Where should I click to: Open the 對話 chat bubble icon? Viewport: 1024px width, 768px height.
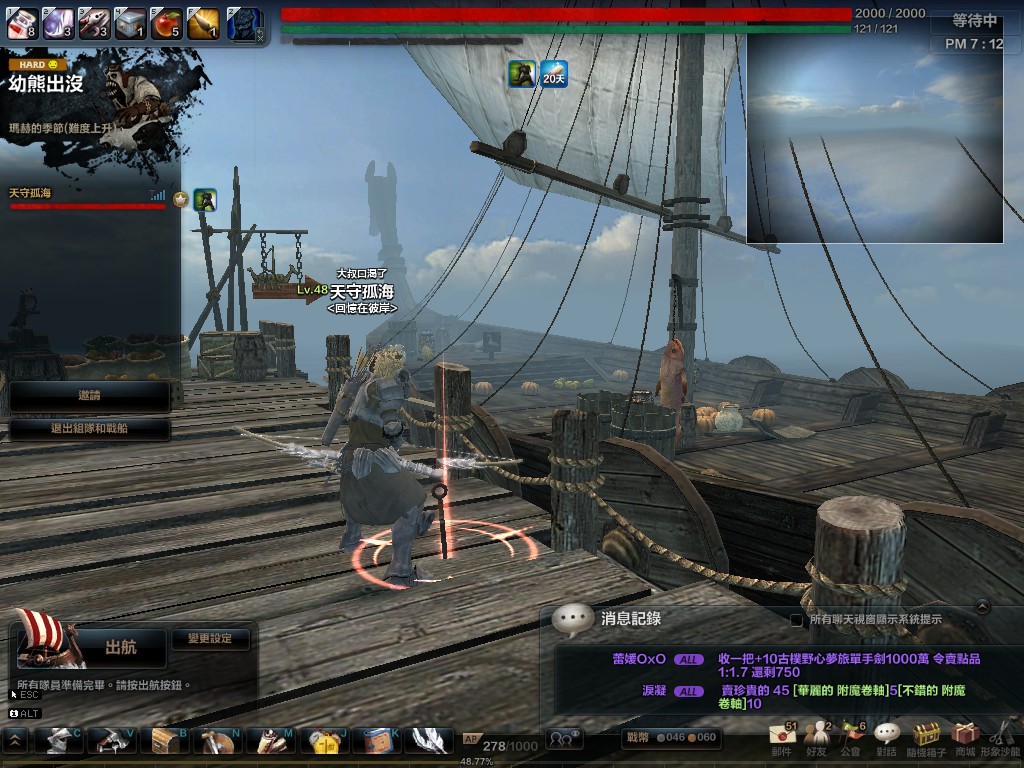click(x=886, y=739)
